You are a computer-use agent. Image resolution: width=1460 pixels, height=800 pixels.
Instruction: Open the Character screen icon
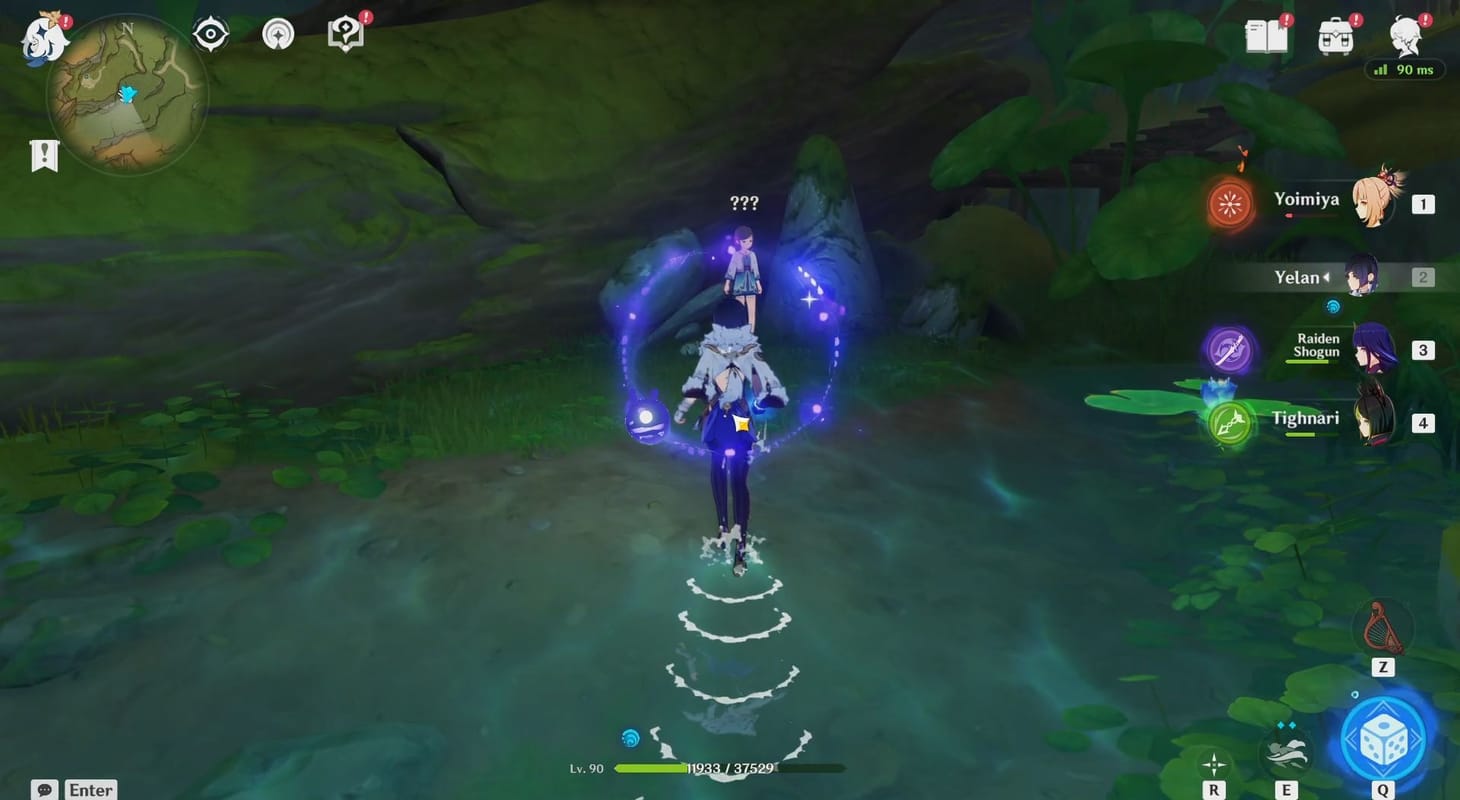tap(1404, 33)
